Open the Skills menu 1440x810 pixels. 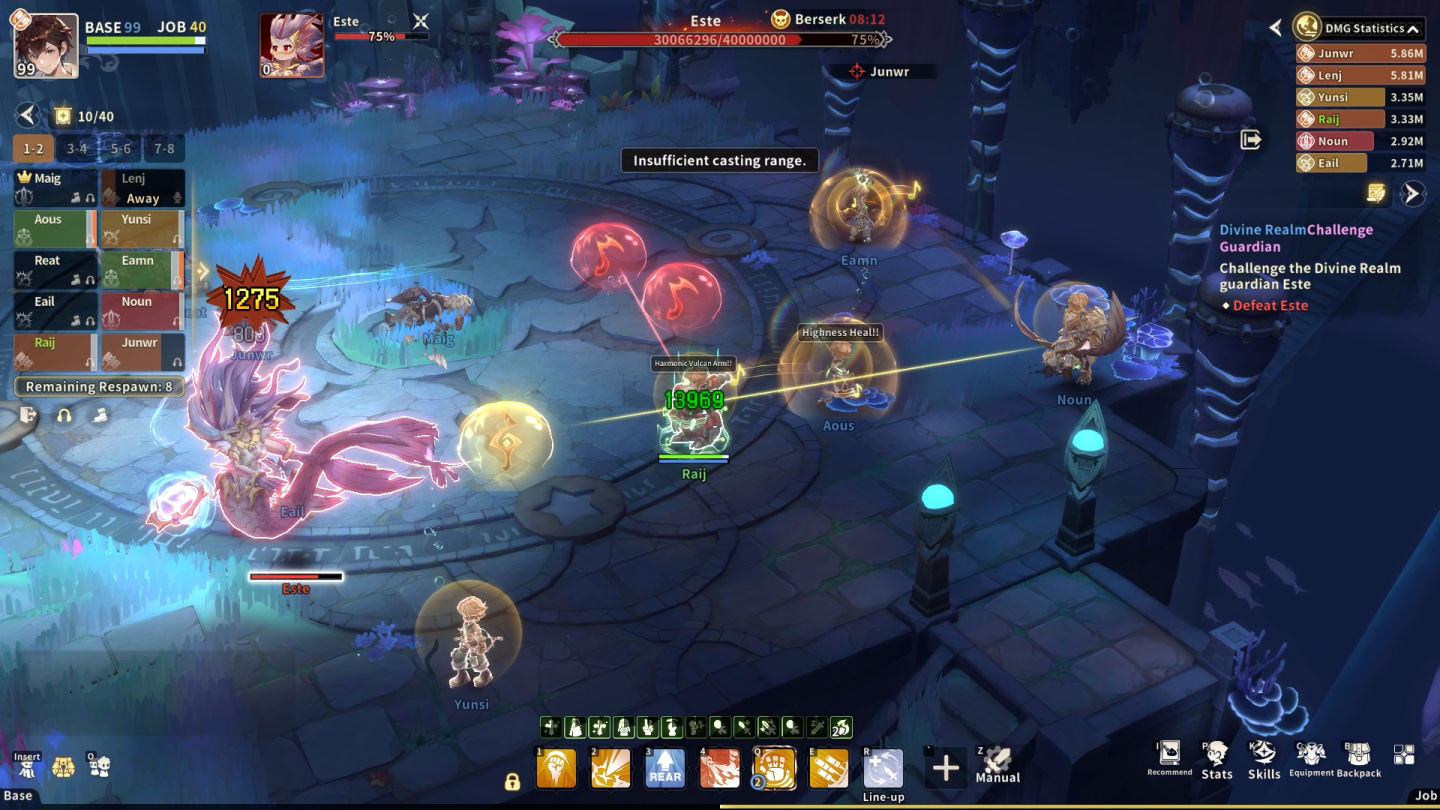[1263, 760]
